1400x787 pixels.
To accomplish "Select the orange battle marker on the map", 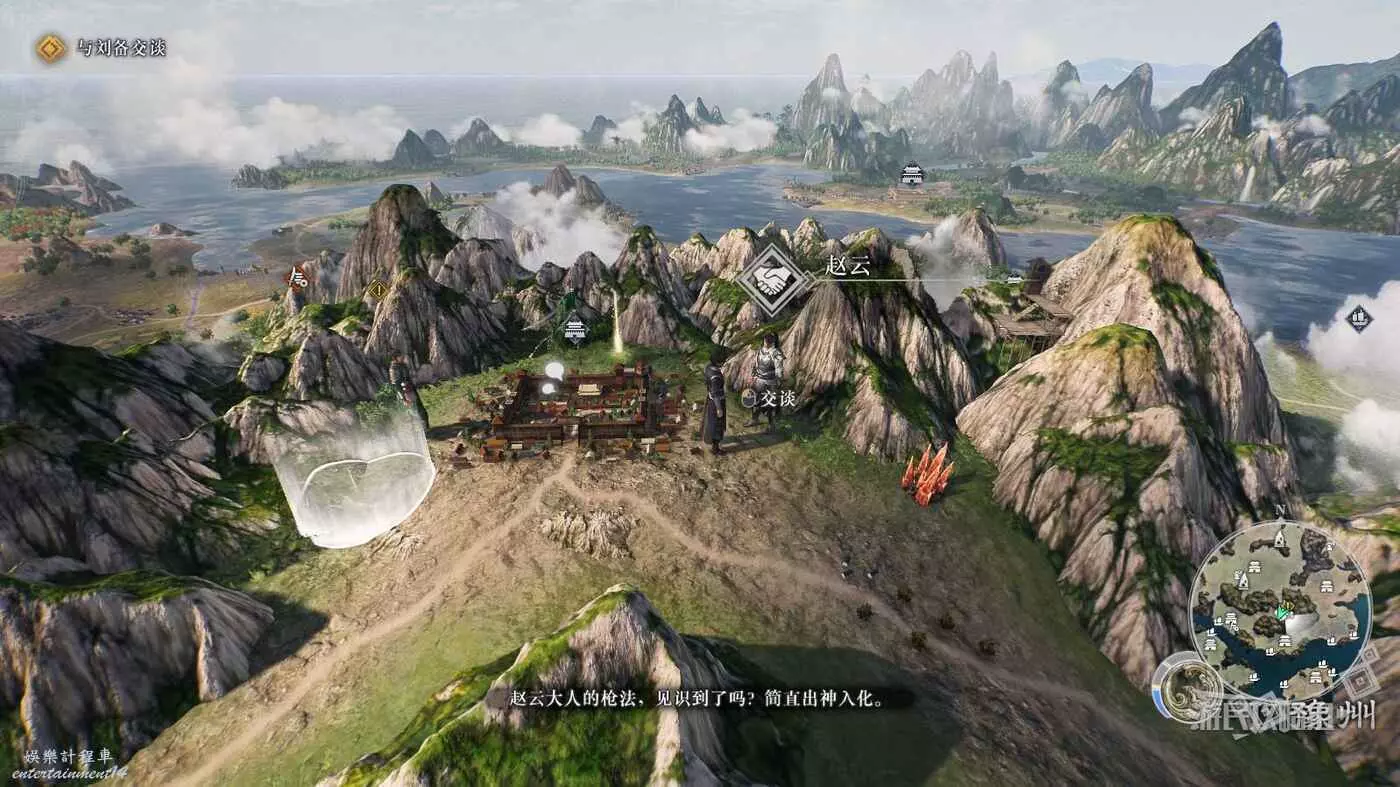I will pyautogui.click(x=297, y=277).
